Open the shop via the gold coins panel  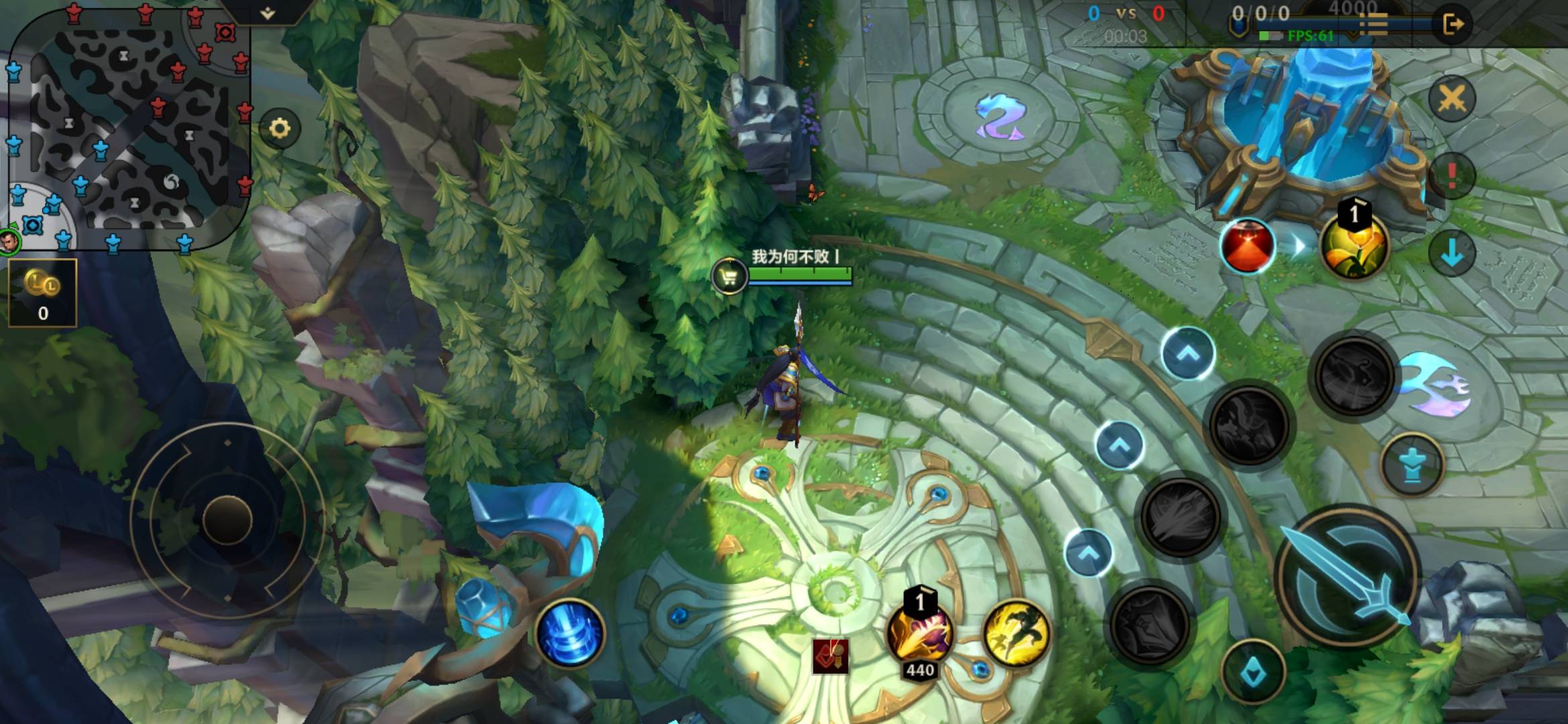[43, 293]
